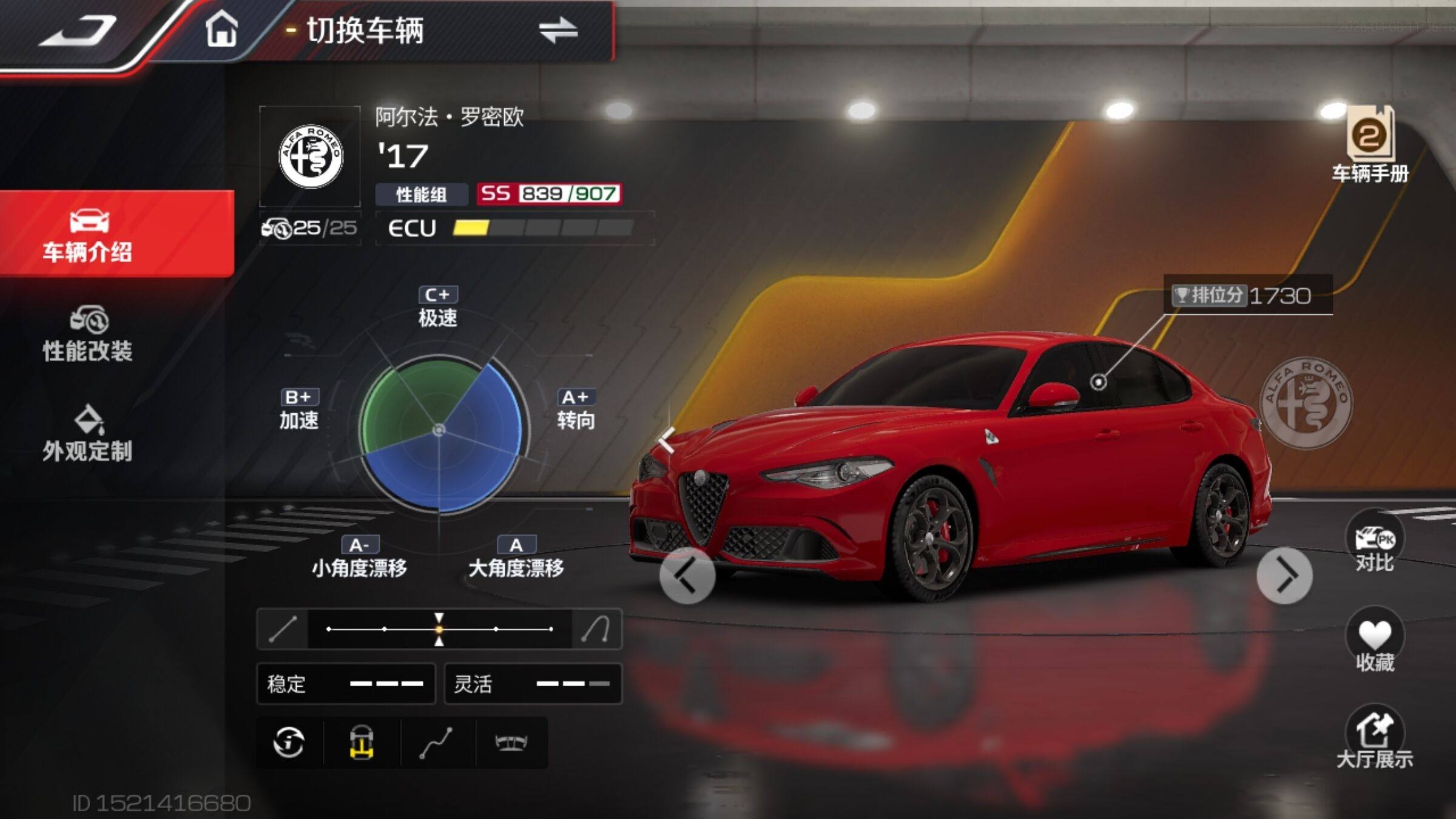The width and height of the screenshot is (1456, 819).
Task: Select the axle suspension icon
Action: point(511,743)
